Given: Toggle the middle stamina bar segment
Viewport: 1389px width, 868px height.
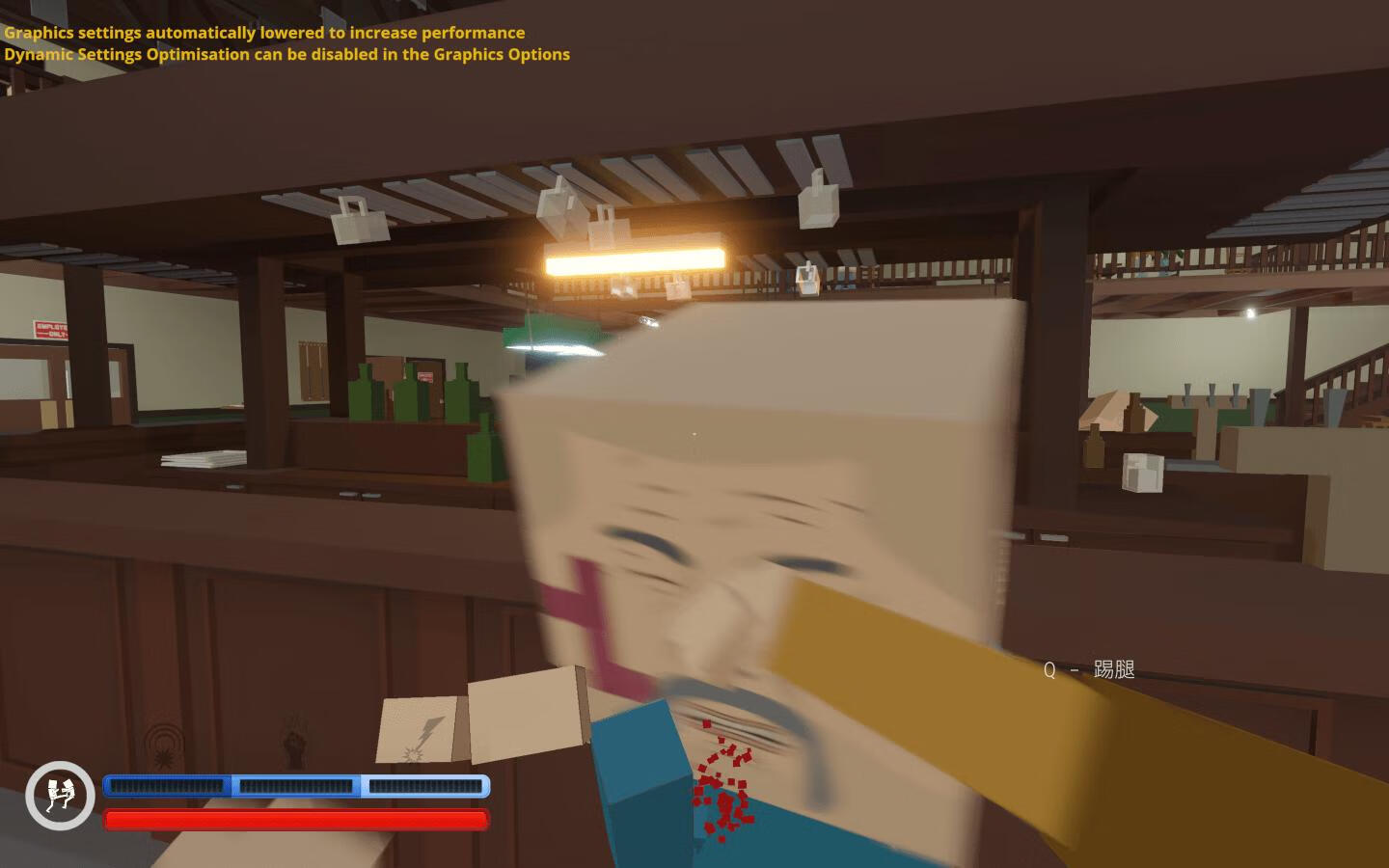Looking at the screenshot, I should [x=294, y=786].
